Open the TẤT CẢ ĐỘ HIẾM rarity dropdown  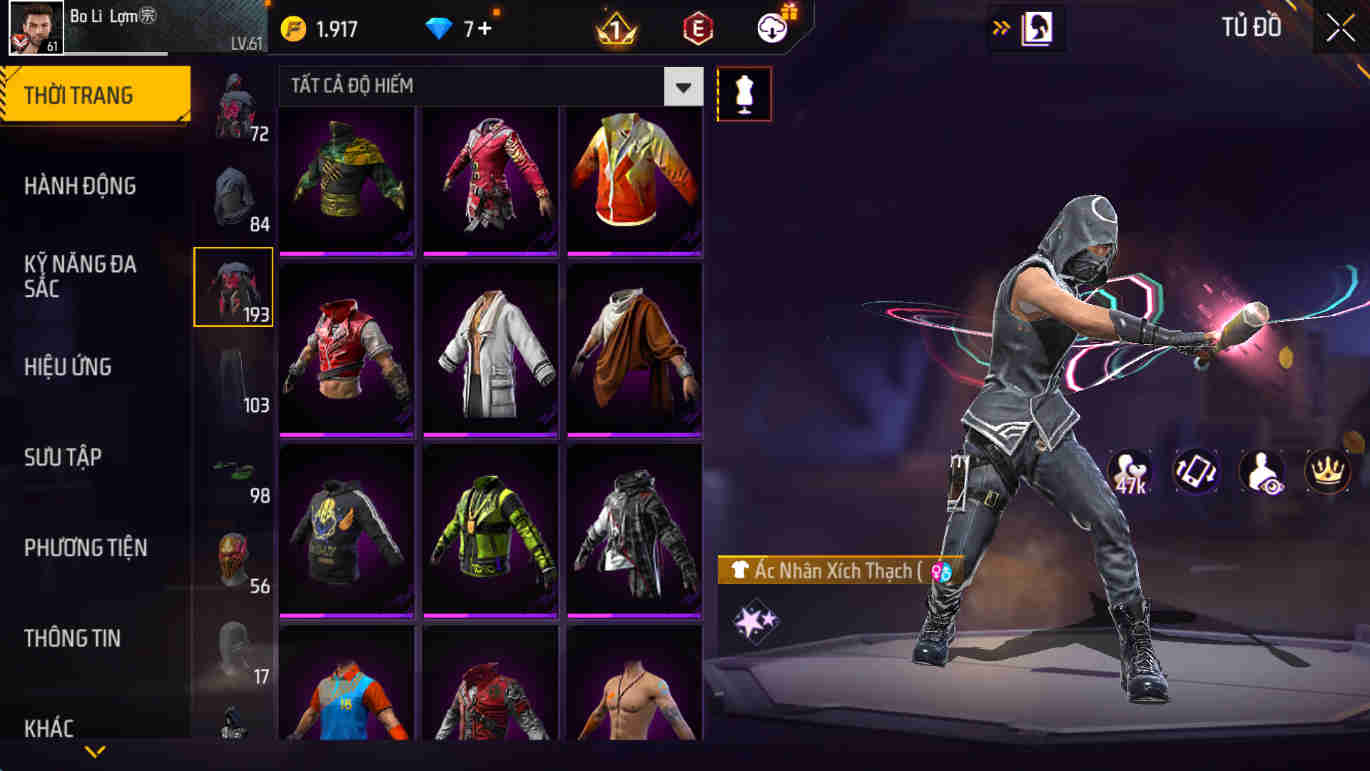pos(488,86)
